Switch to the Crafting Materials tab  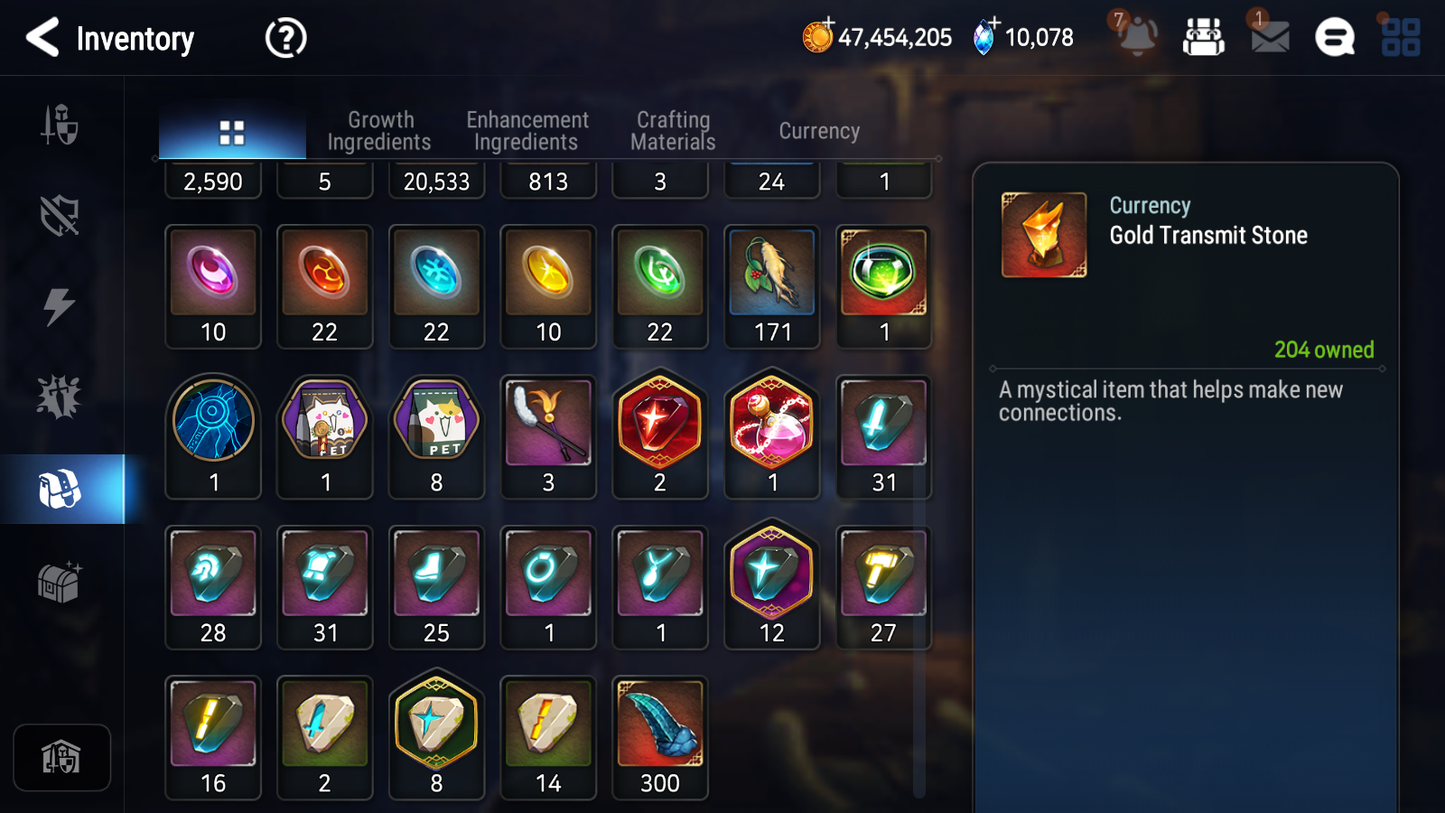point(672,131)
